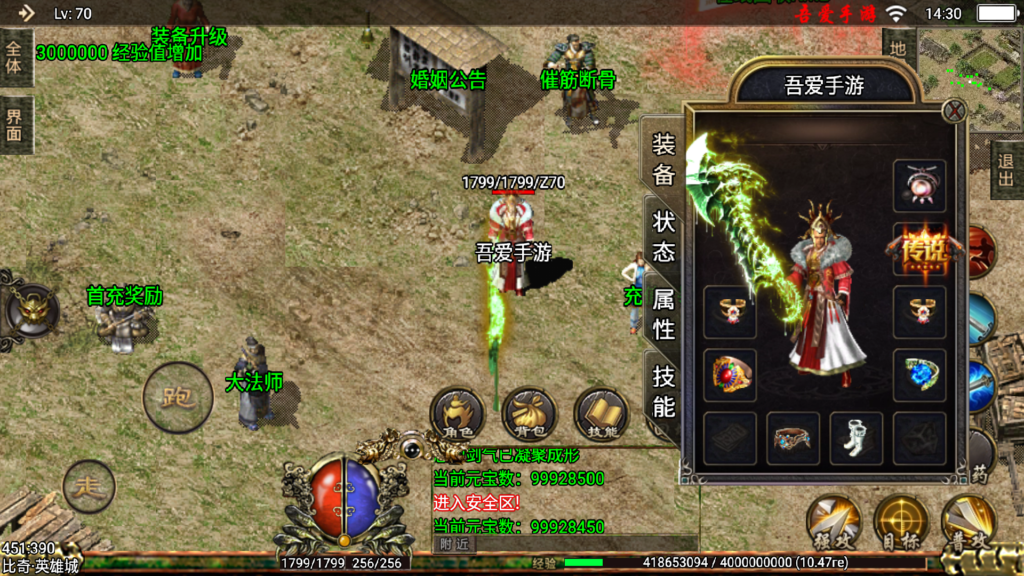Image resolution: width=1024 pixels, height=576 pixels.
Task: Tap the 走 walk button
Action: coord(89,487)
